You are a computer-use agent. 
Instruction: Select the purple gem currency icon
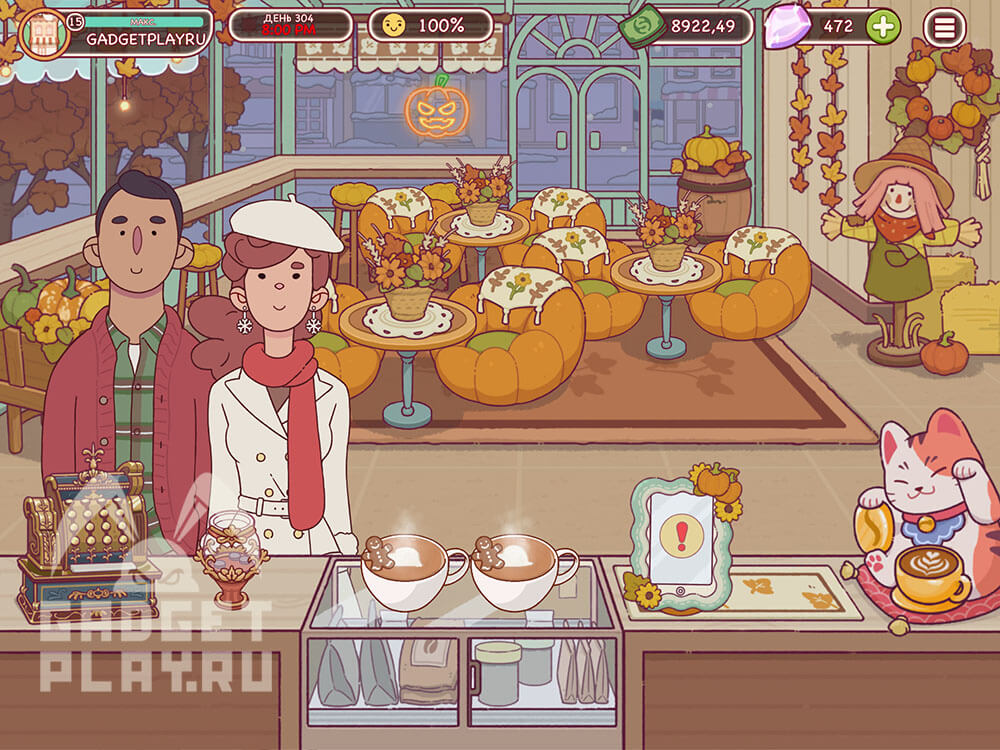787,28
